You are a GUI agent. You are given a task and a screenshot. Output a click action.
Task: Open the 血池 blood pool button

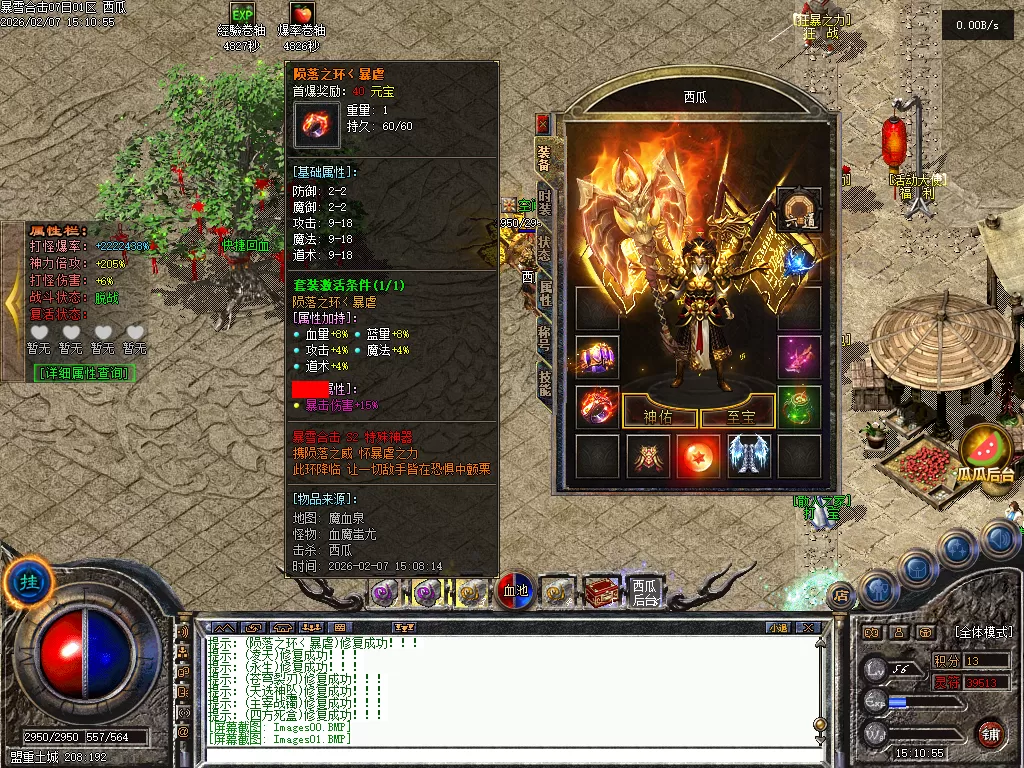(x=514, y=591)
